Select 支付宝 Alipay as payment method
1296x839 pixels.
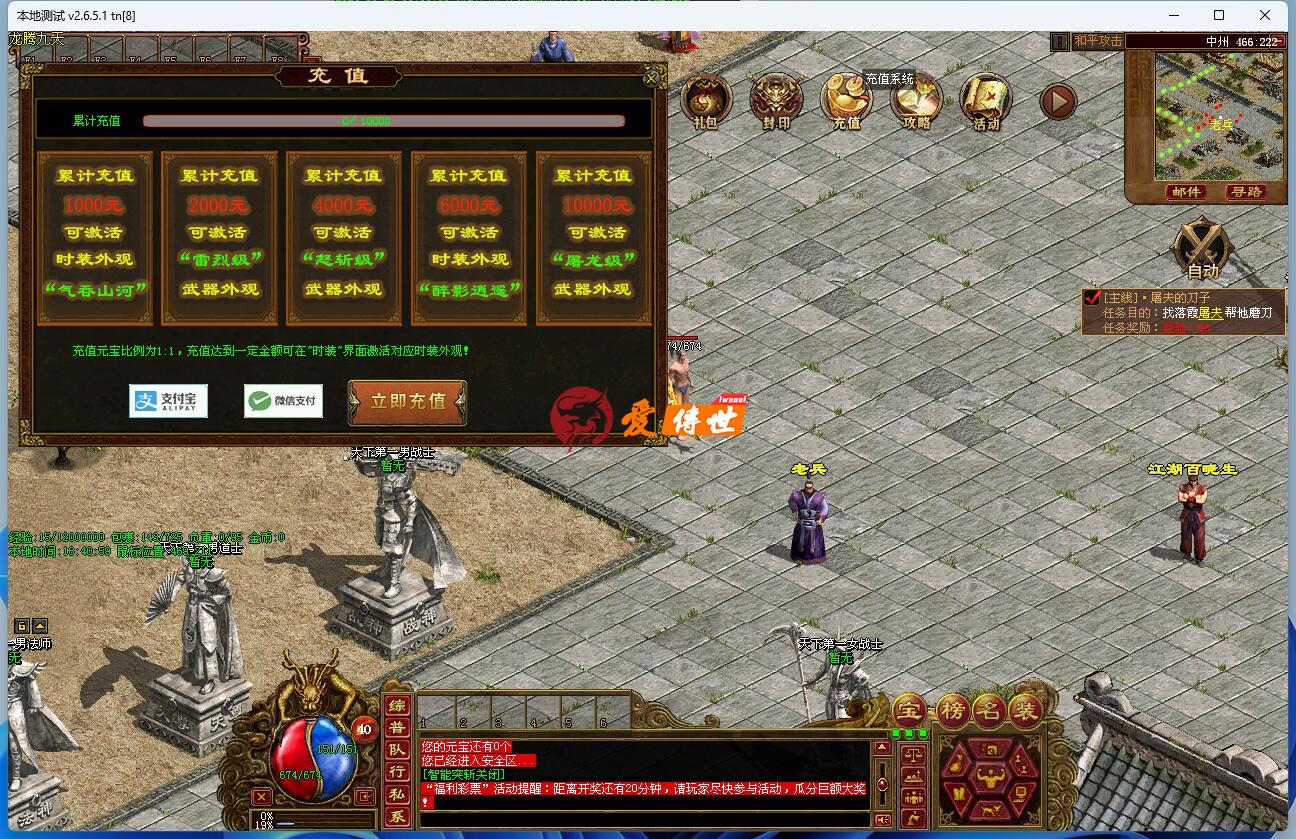pyautogui.click(x=168, y=401)
